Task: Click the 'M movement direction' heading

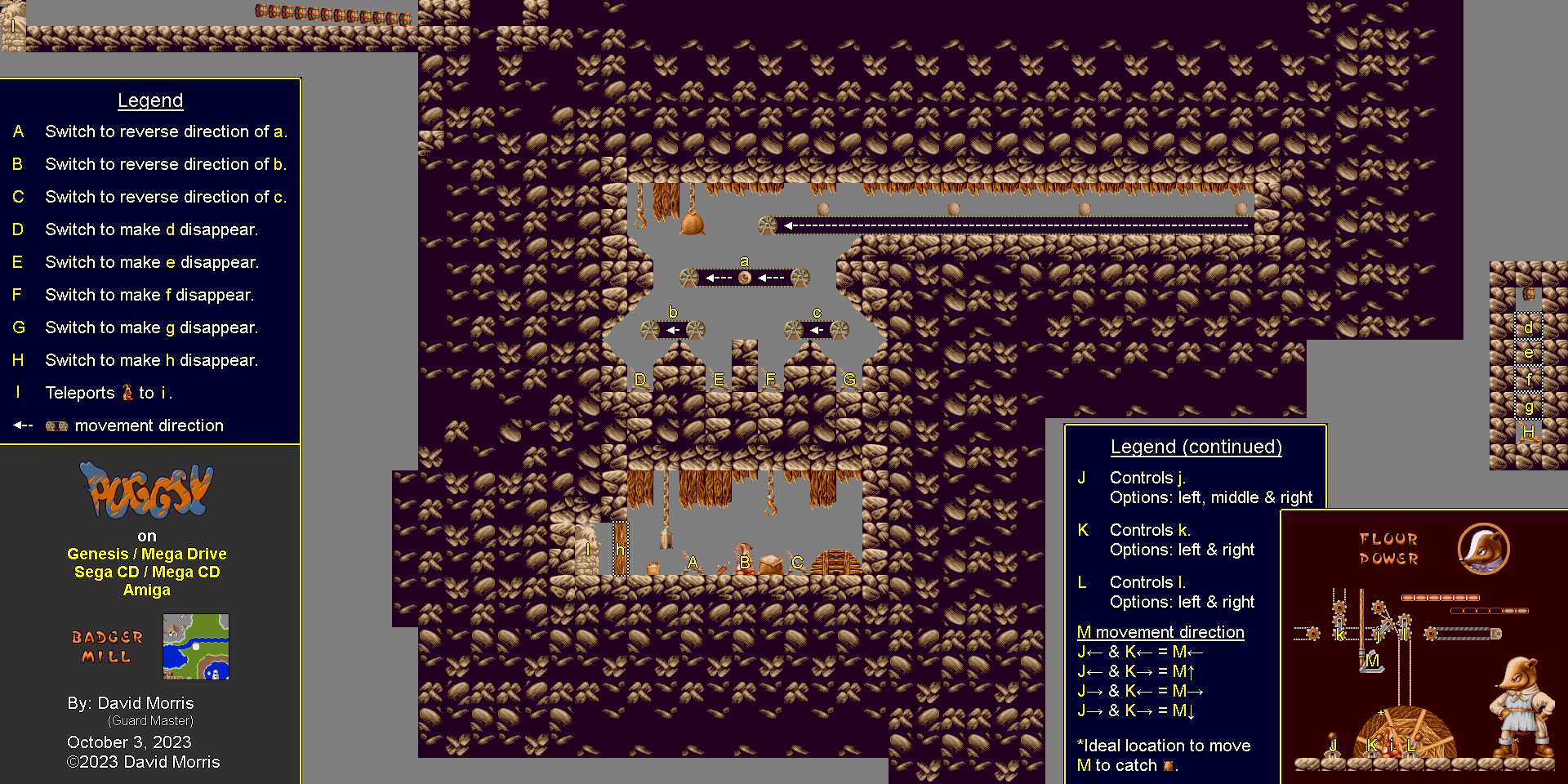Action: [x=1160, y=632]
